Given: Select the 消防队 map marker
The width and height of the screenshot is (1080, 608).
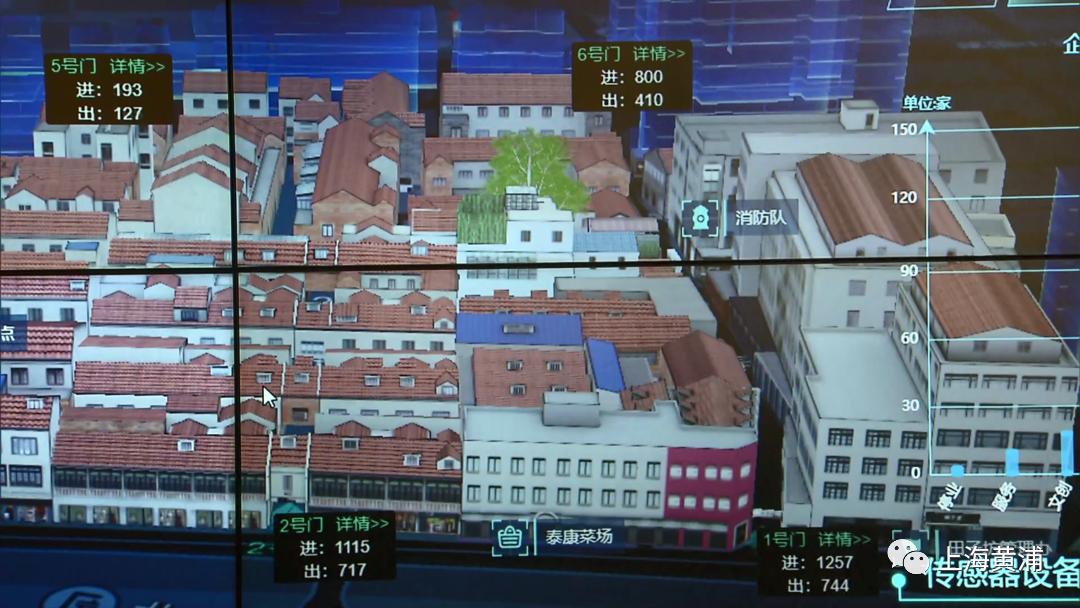Looking at the screenshot, I should tap(699, 218).
